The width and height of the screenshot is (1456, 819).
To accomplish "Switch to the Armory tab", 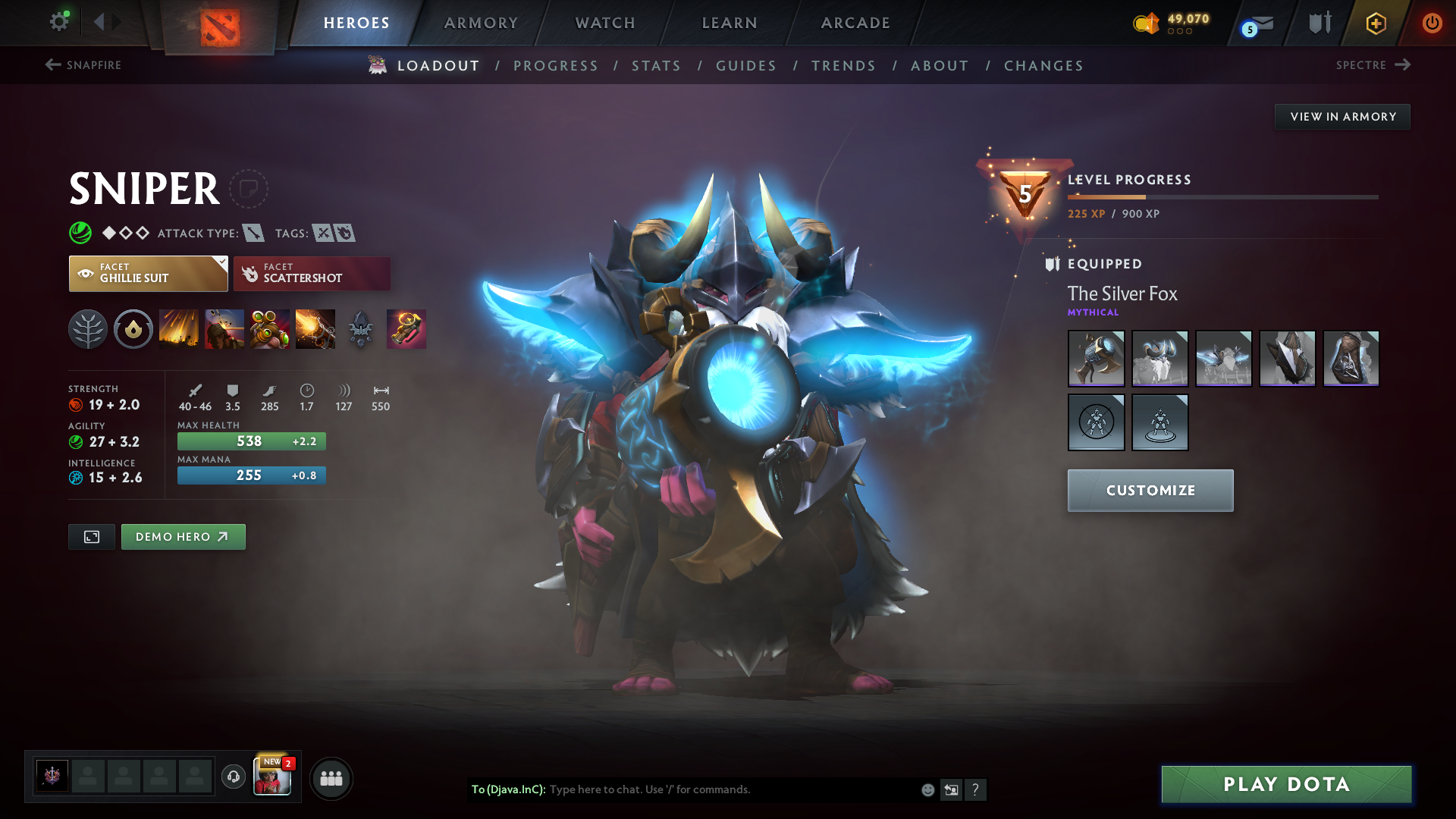I will click(481, 23).
